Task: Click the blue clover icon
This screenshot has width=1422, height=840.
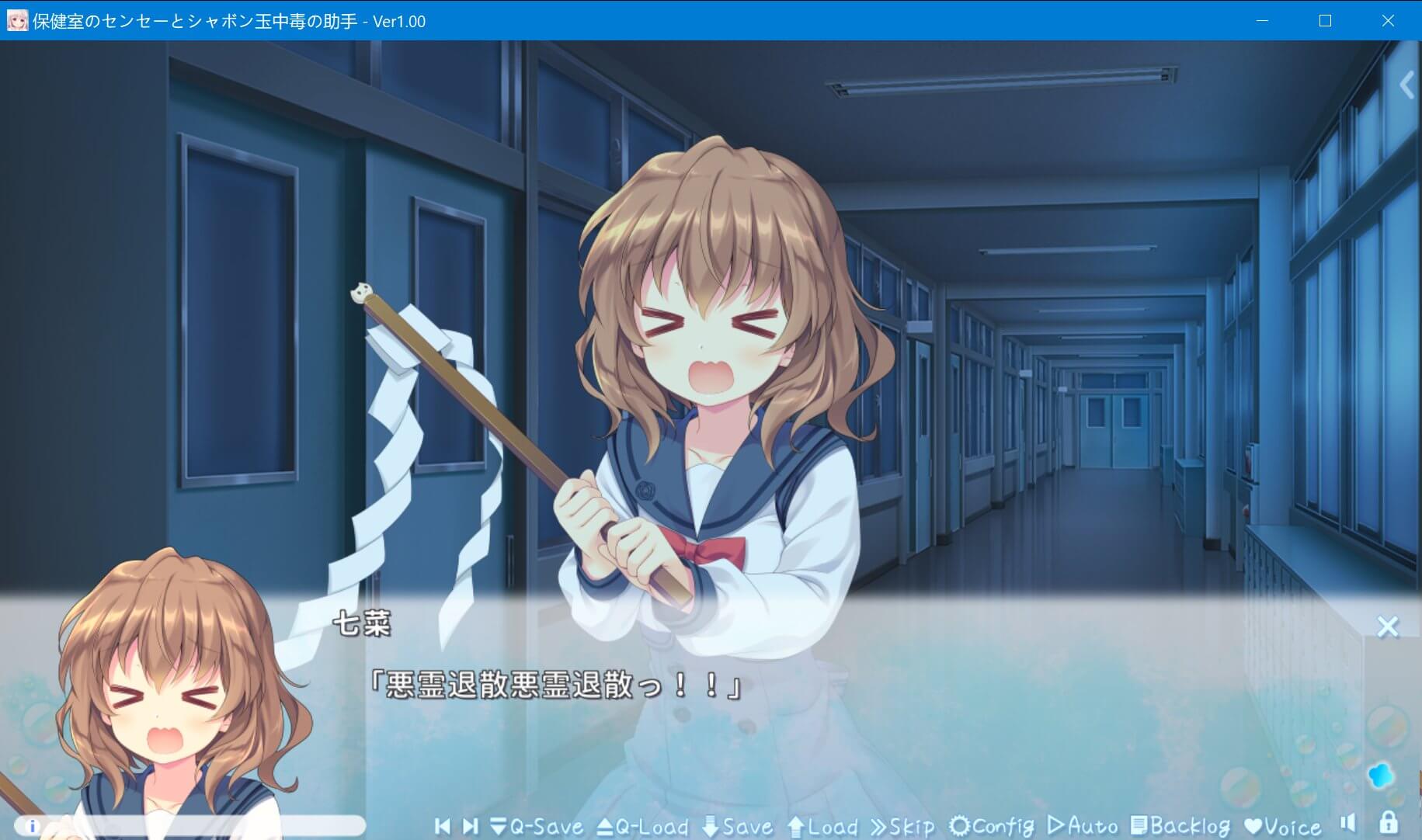Action: [1380, 775]
